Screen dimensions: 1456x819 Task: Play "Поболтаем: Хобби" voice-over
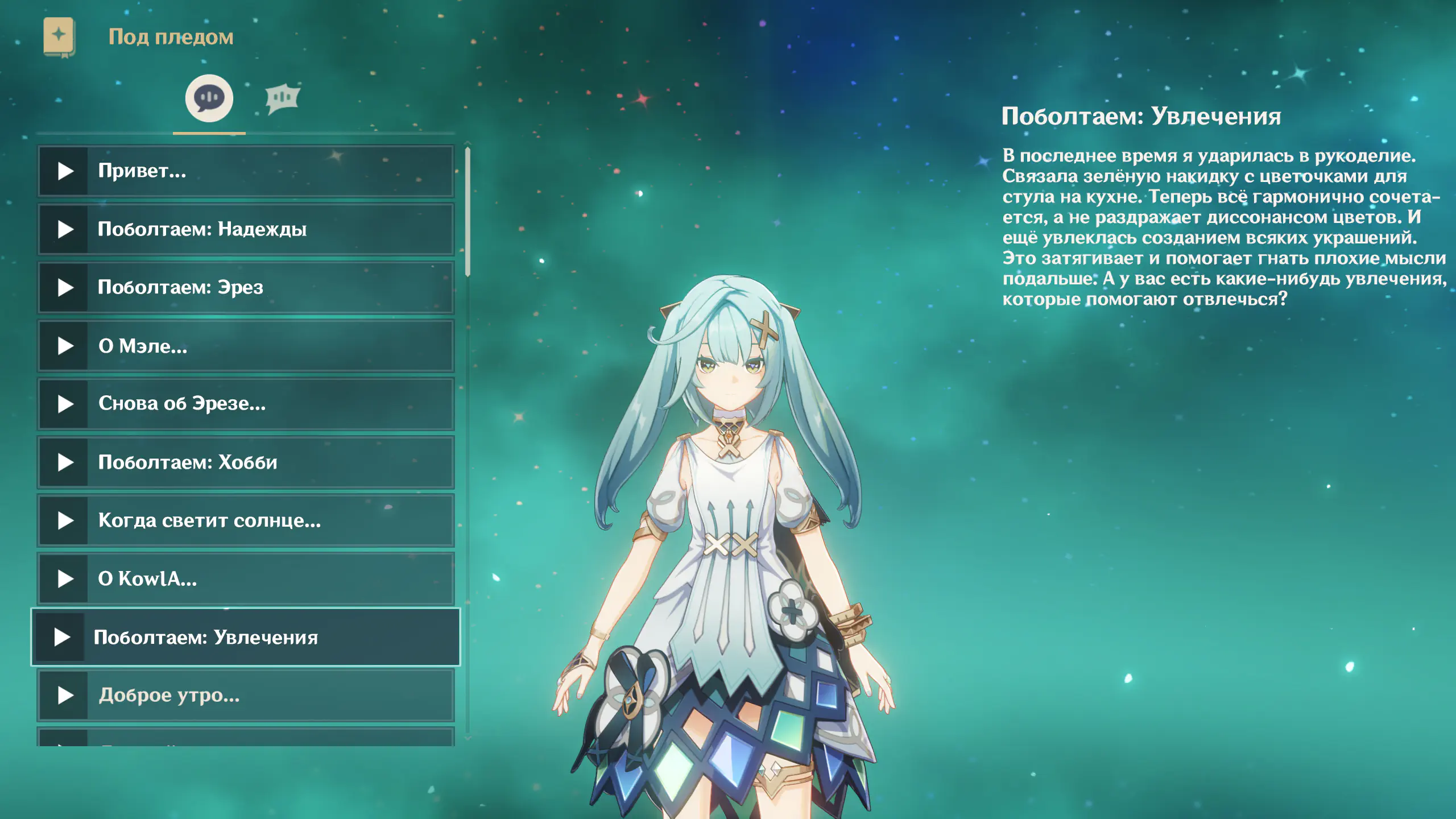pos(246,462)
